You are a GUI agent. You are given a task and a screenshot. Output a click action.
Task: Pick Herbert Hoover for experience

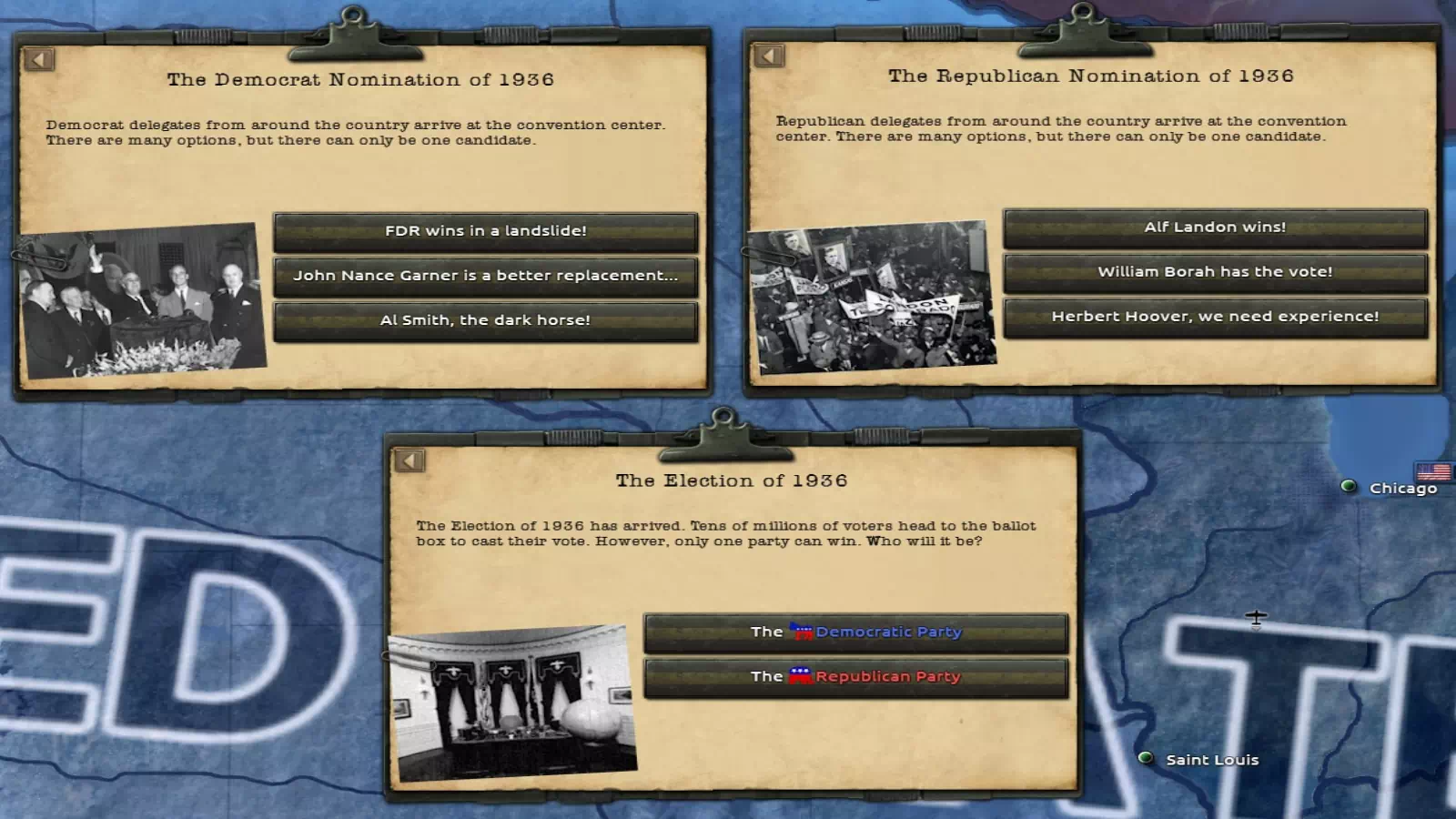[1215, 317]
